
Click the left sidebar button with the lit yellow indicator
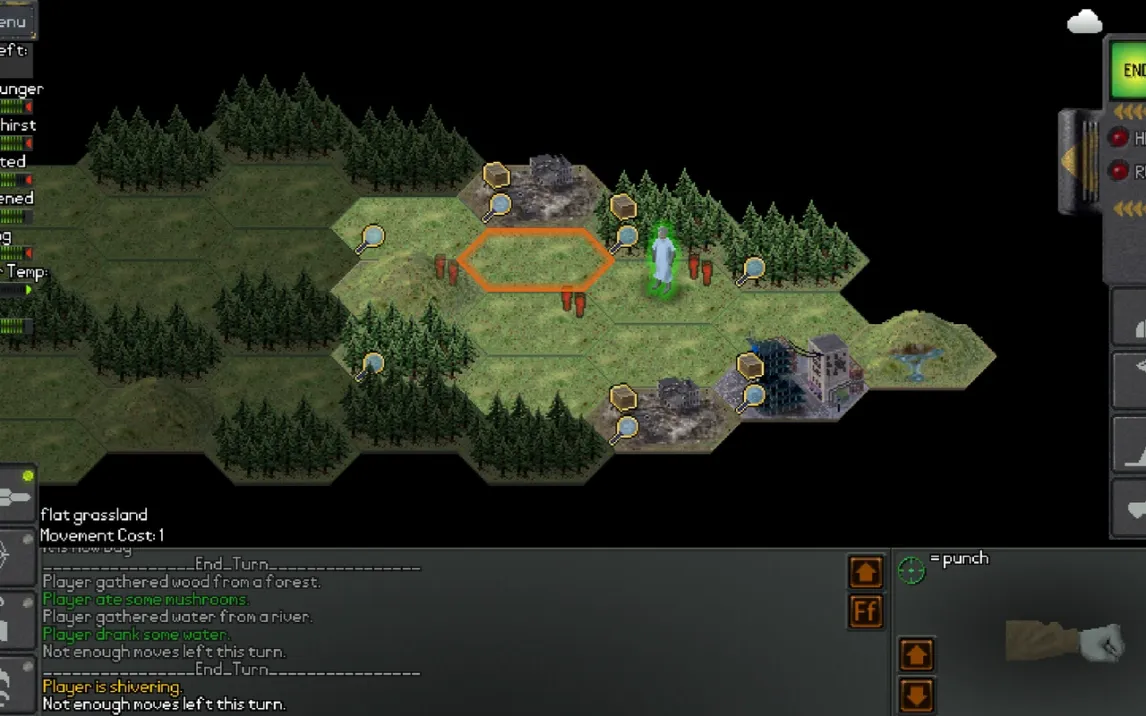coord(18,494)
